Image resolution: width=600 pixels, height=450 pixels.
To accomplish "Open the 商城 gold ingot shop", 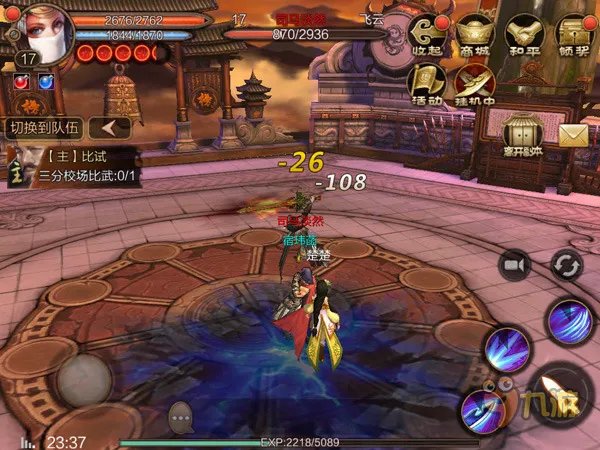I will (x=475, y=32).
